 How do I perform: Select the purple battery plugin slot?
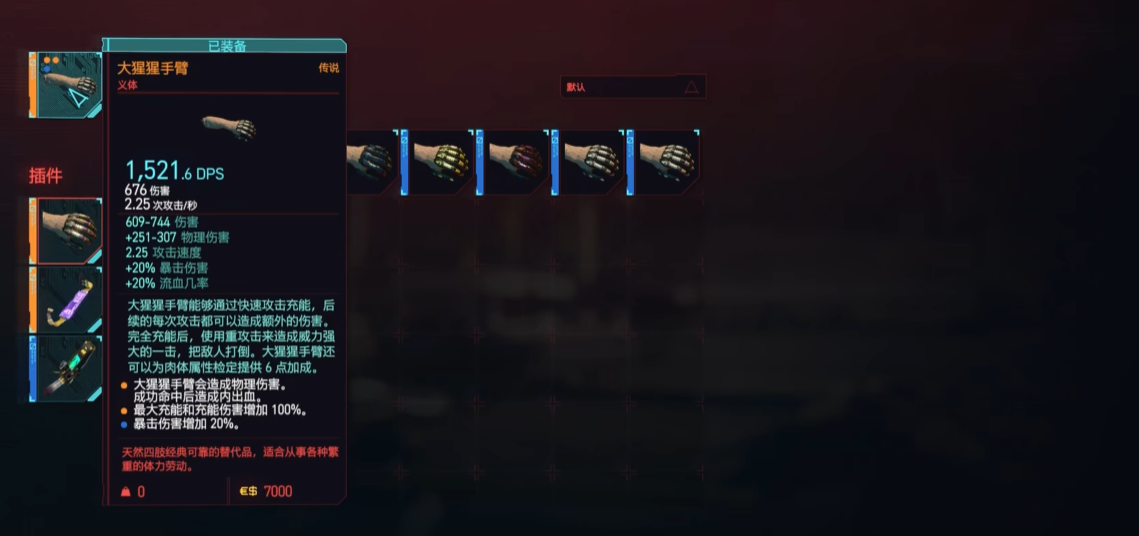(x=67, y=299)
